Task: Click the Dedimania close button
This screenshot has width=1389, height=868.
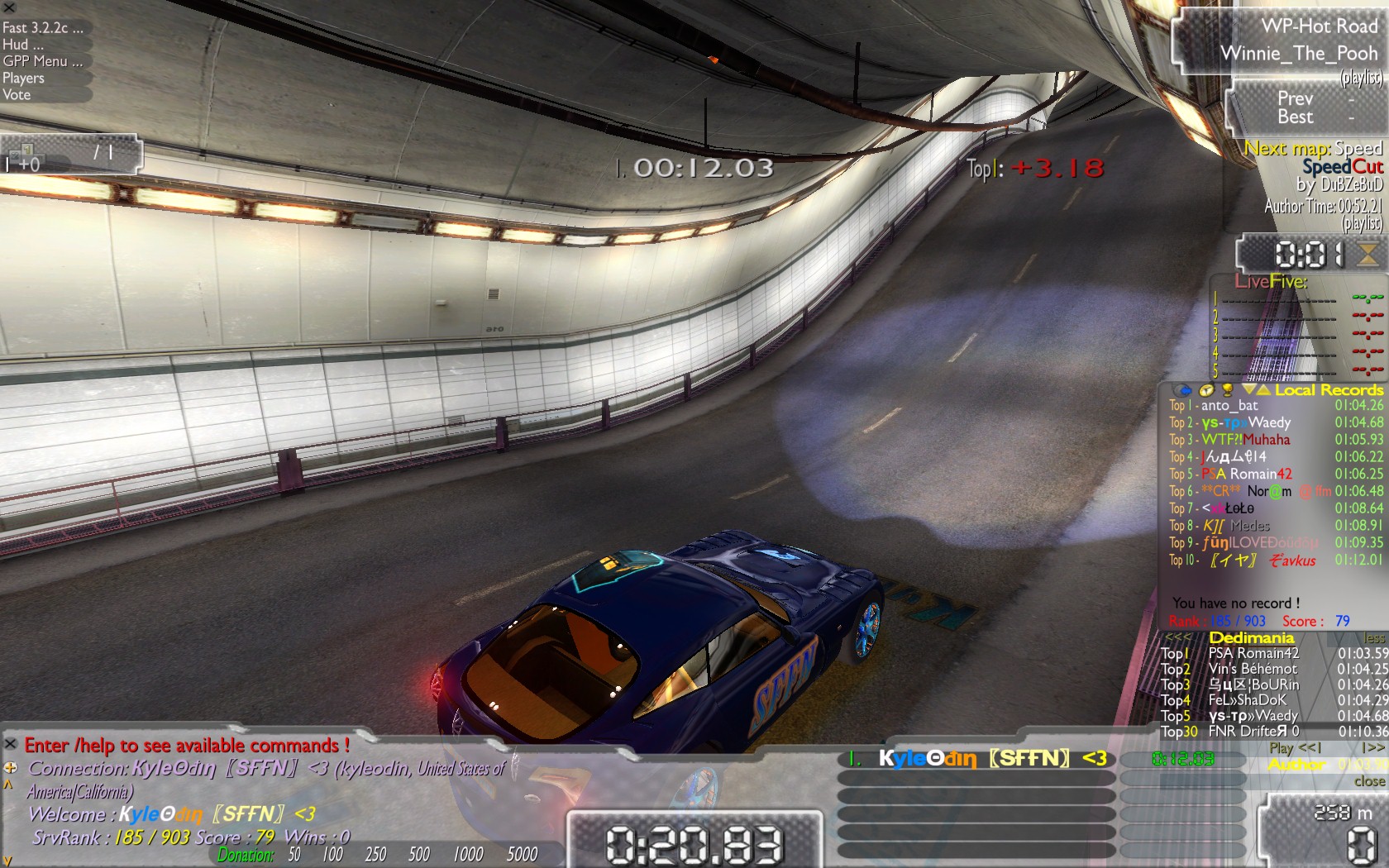Action: click(x=1369, y=781)
